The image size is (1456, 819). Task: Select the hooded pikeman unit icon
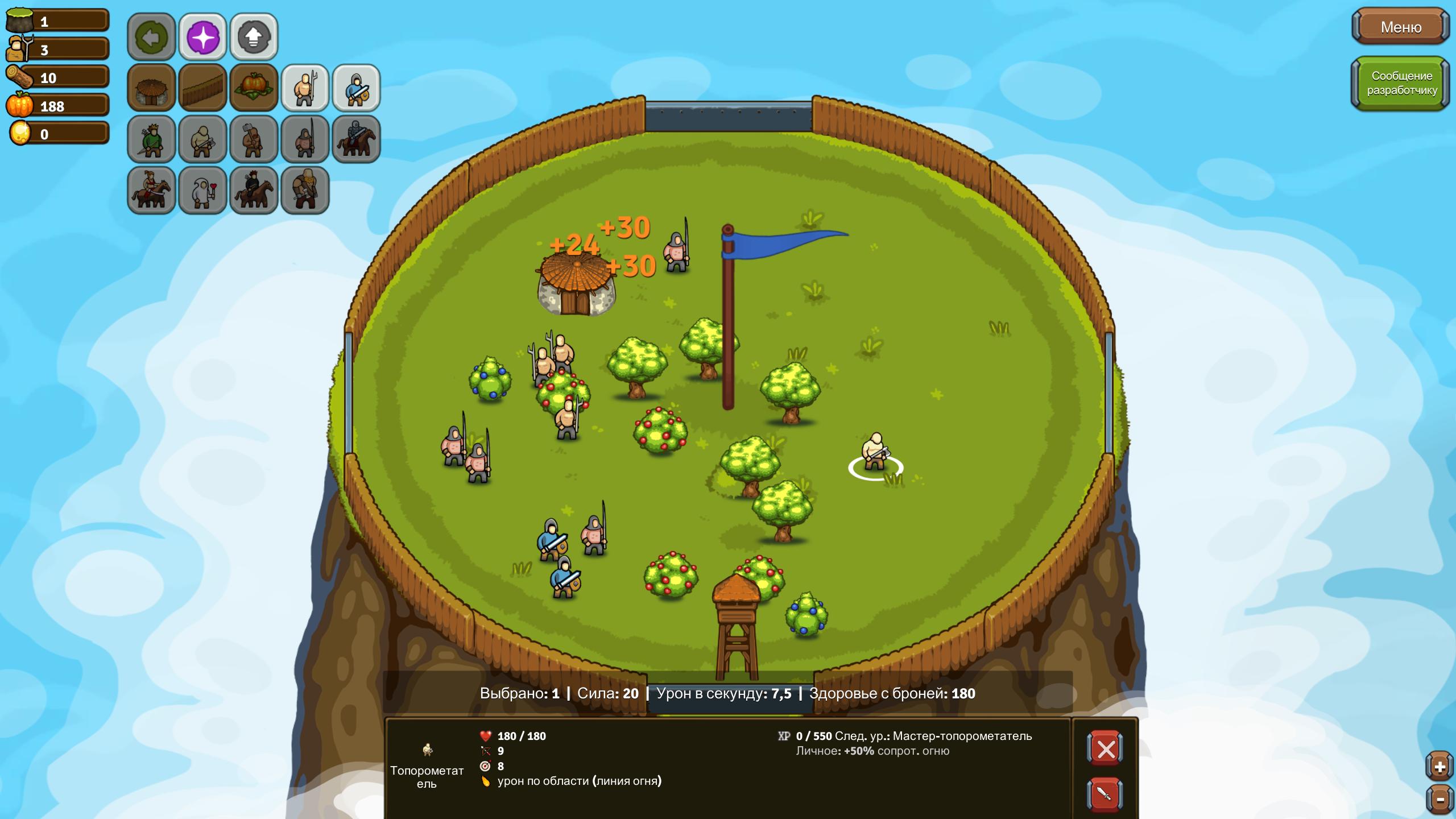click(x=305, y=139)
